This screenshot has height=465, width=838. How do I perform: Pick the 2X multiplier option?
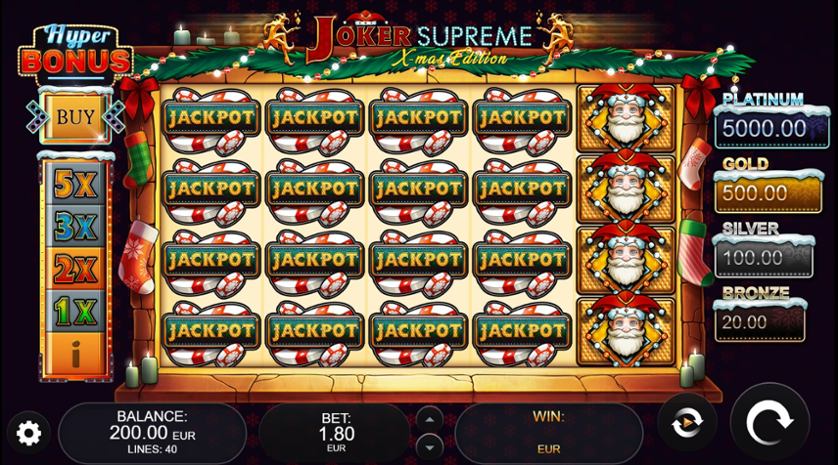(x=75, y=269)
